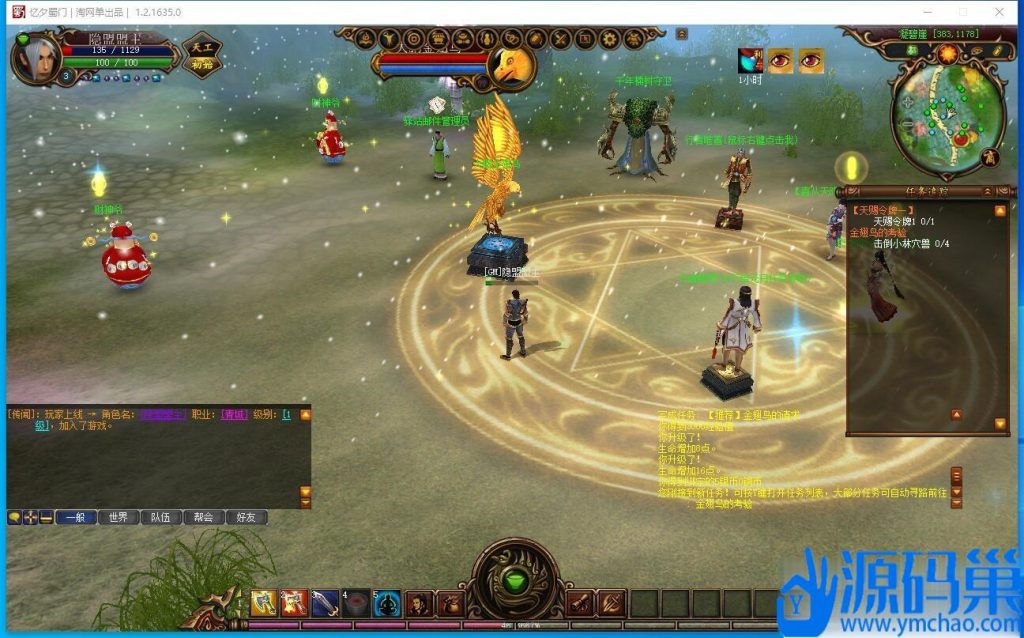Select the player avatar portrait
The width and height of the screenshot is (1024, 638).
point(37,56)
